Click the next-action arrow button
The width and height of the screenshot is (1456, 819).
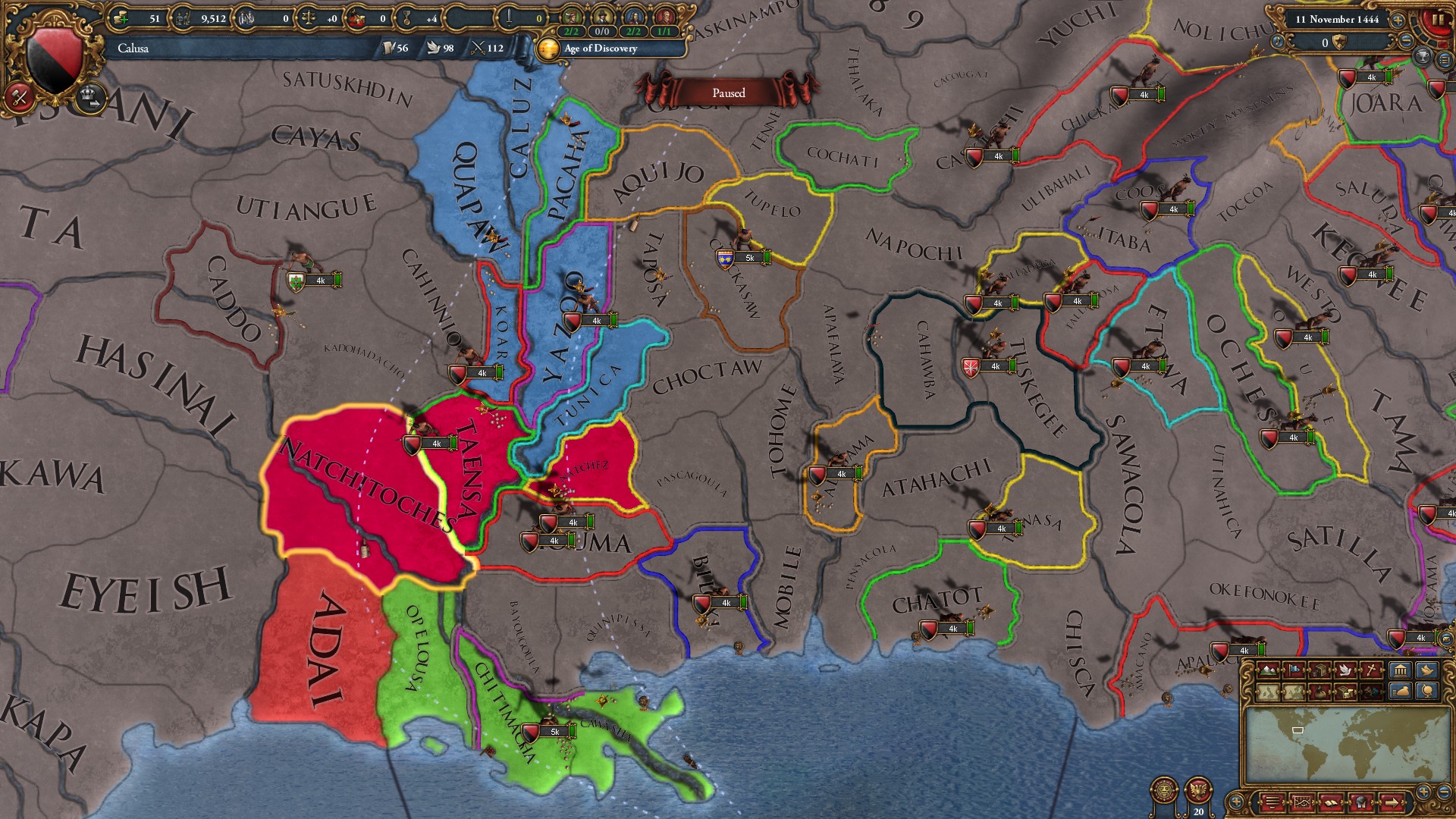point(1392,802)
